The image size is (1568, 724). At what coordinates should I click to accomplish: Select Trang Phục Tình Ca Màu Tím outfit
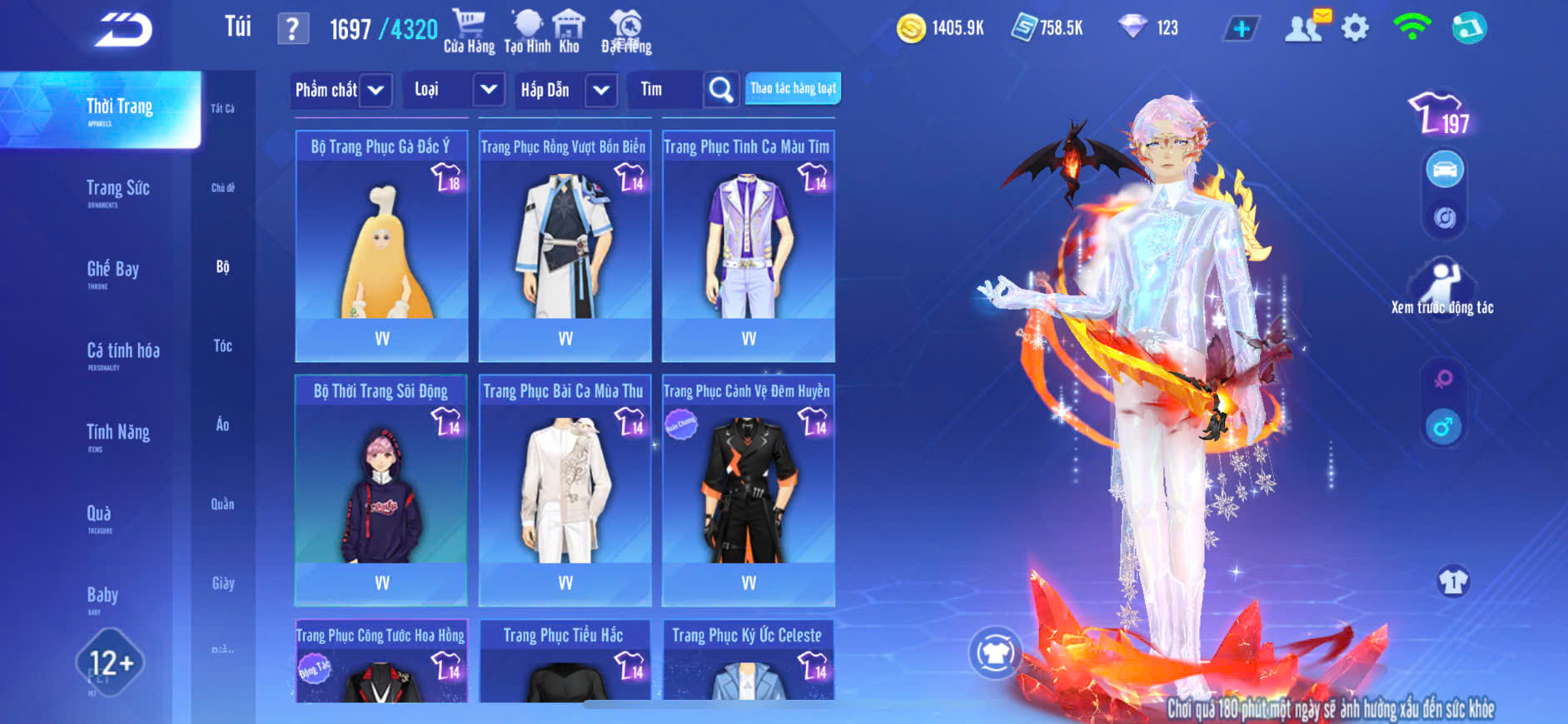pyautogui.click(x=748, y=245)
